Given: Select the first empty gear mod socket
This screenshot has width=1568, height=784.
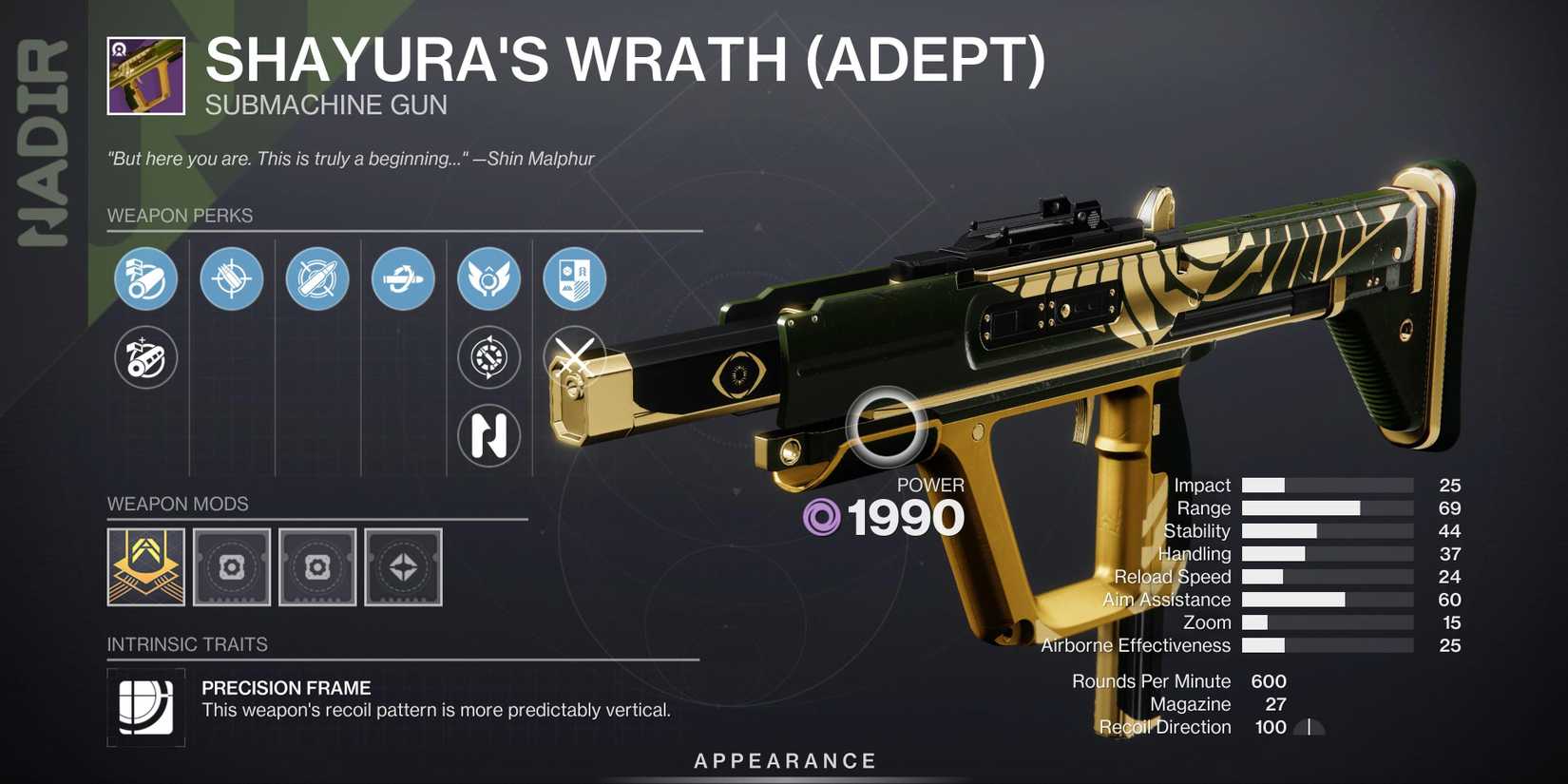Looking at the screenshot, I should (231, 567).
